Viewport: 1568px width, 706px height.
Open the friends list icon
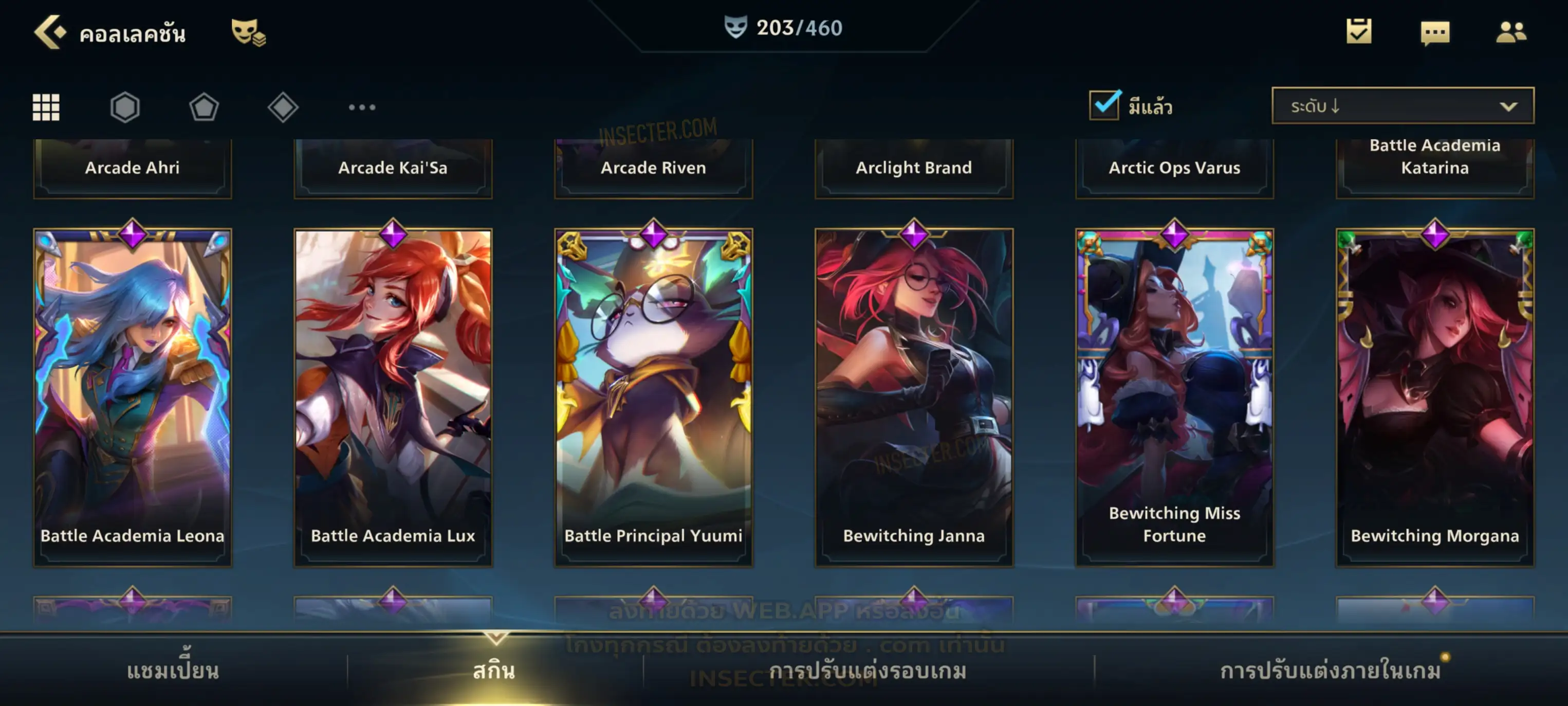[x=1510, y=32]
